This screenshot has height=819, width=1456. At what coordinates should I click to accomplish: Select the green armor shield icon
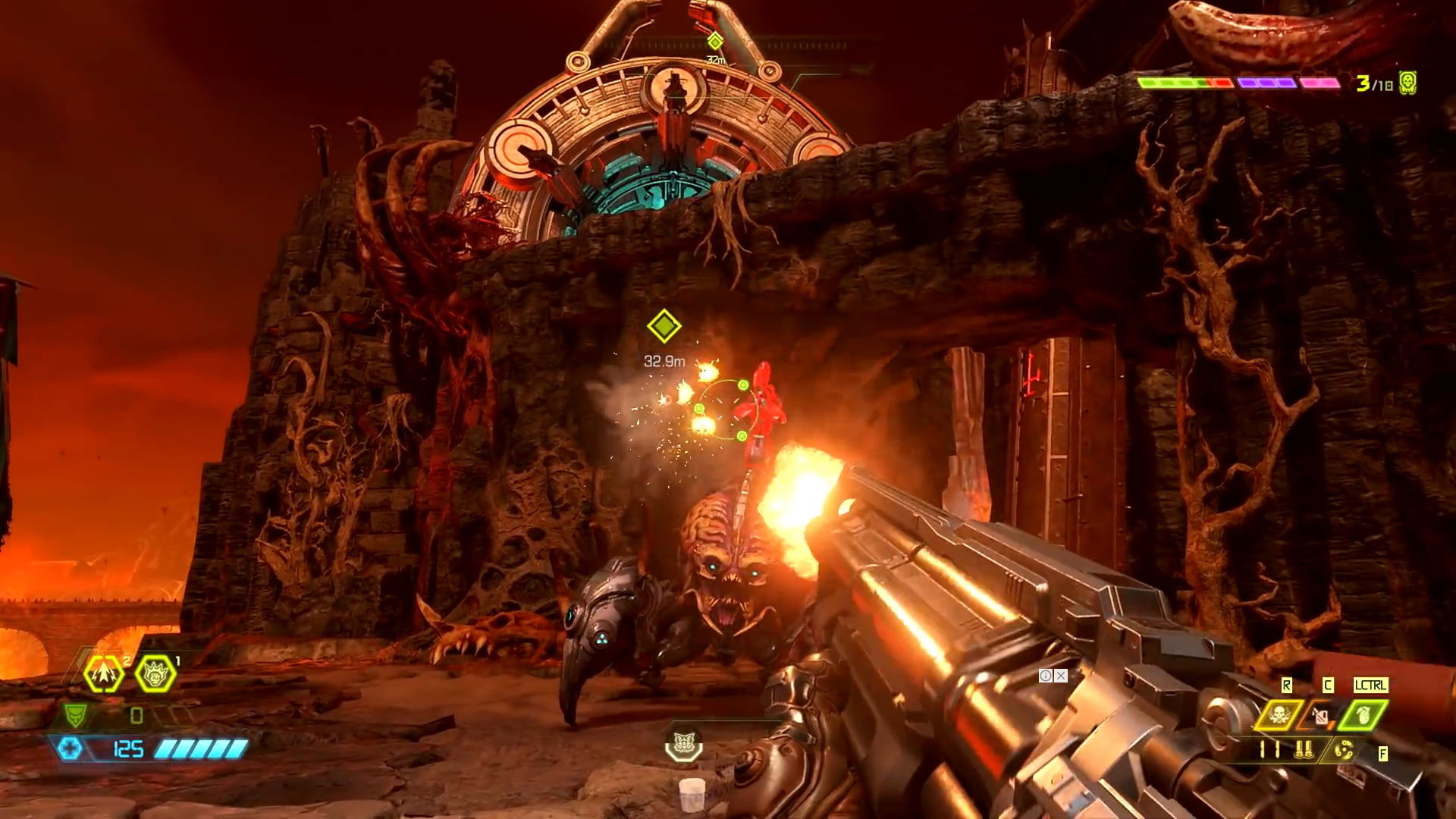(74, 716)
